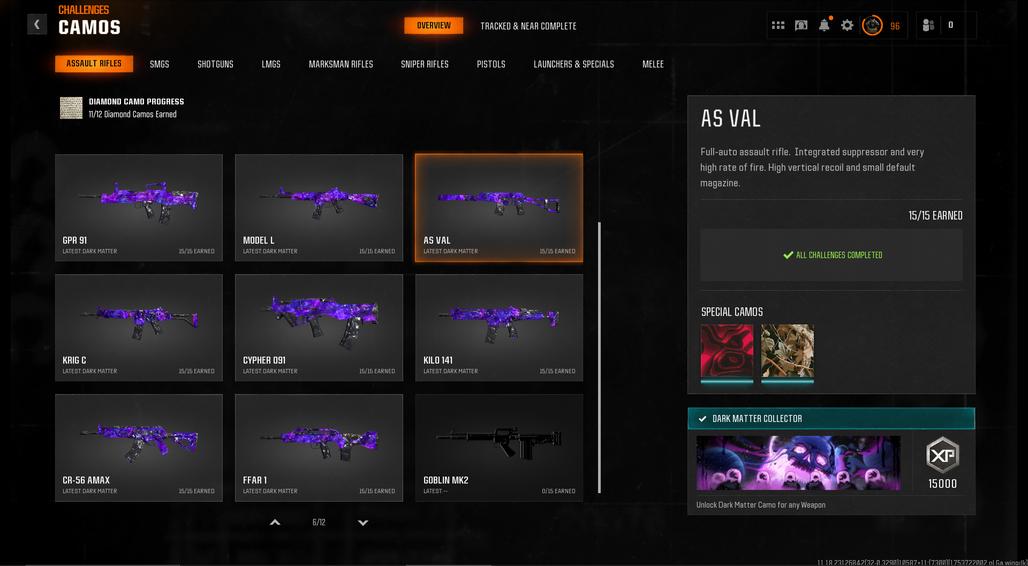Image resolution: width=1028 pixels, height=566 pixels.
Task: Select the red special camo swatch
Action: pyautogui.click(x=727, y=351)
